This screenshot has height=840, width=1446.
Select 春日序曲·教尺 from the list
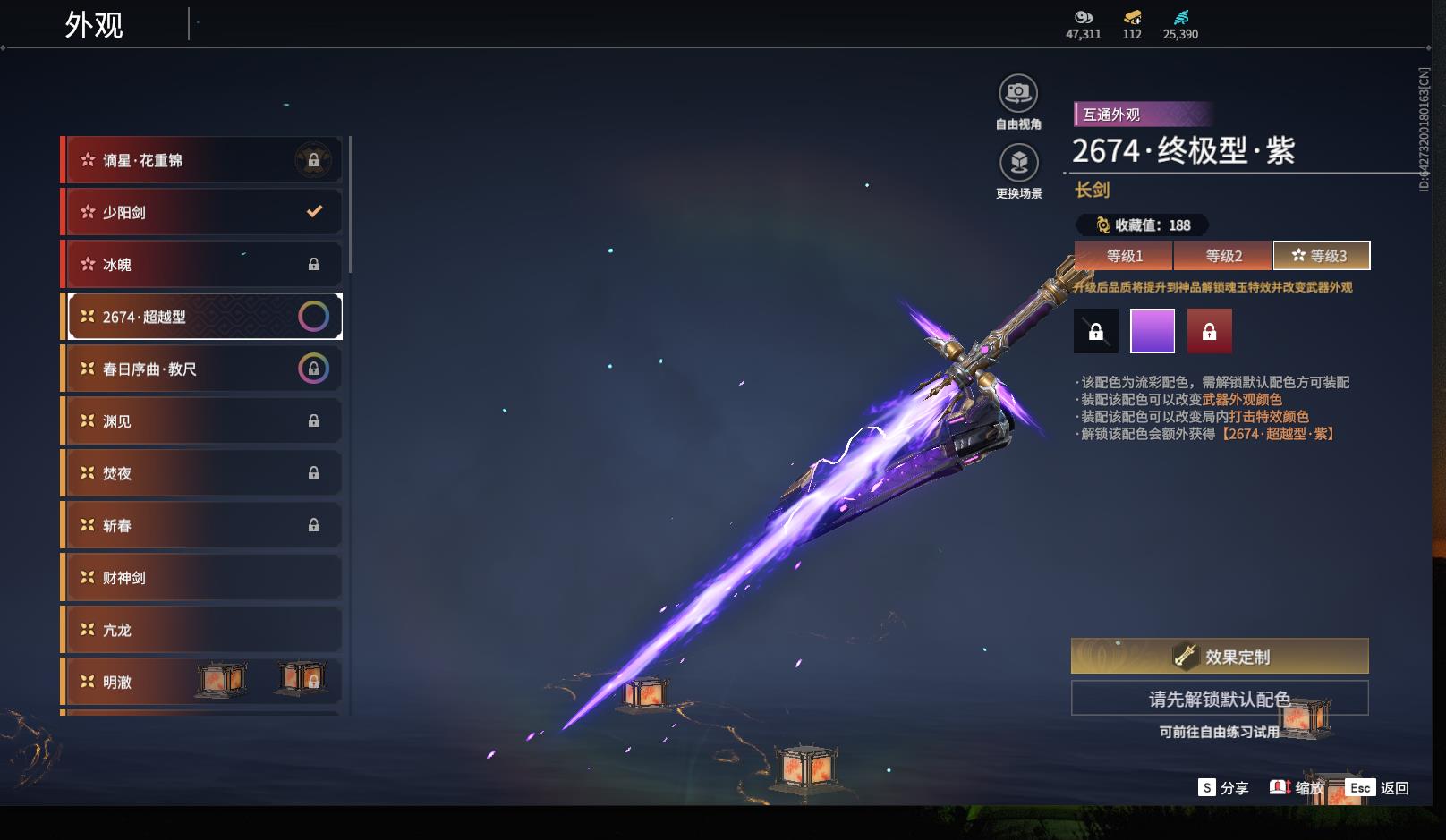[201, 369]
